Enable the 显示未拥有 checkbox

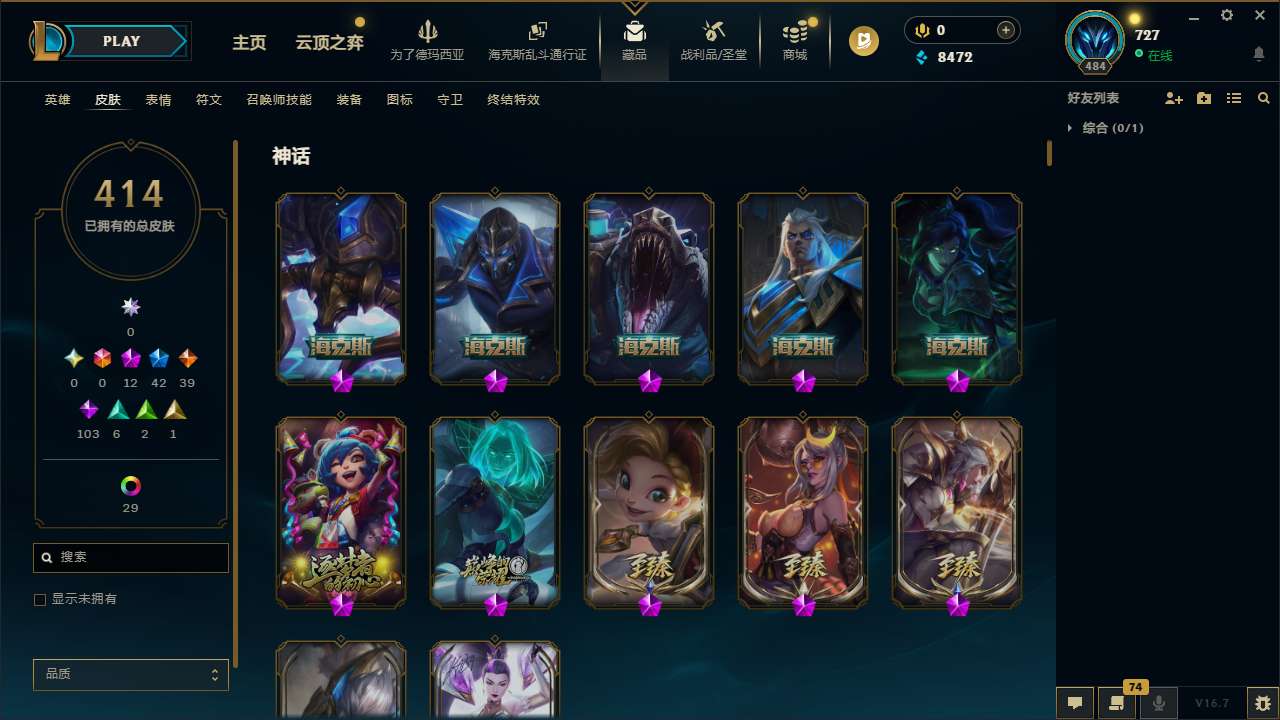click(x=40, y=599)
